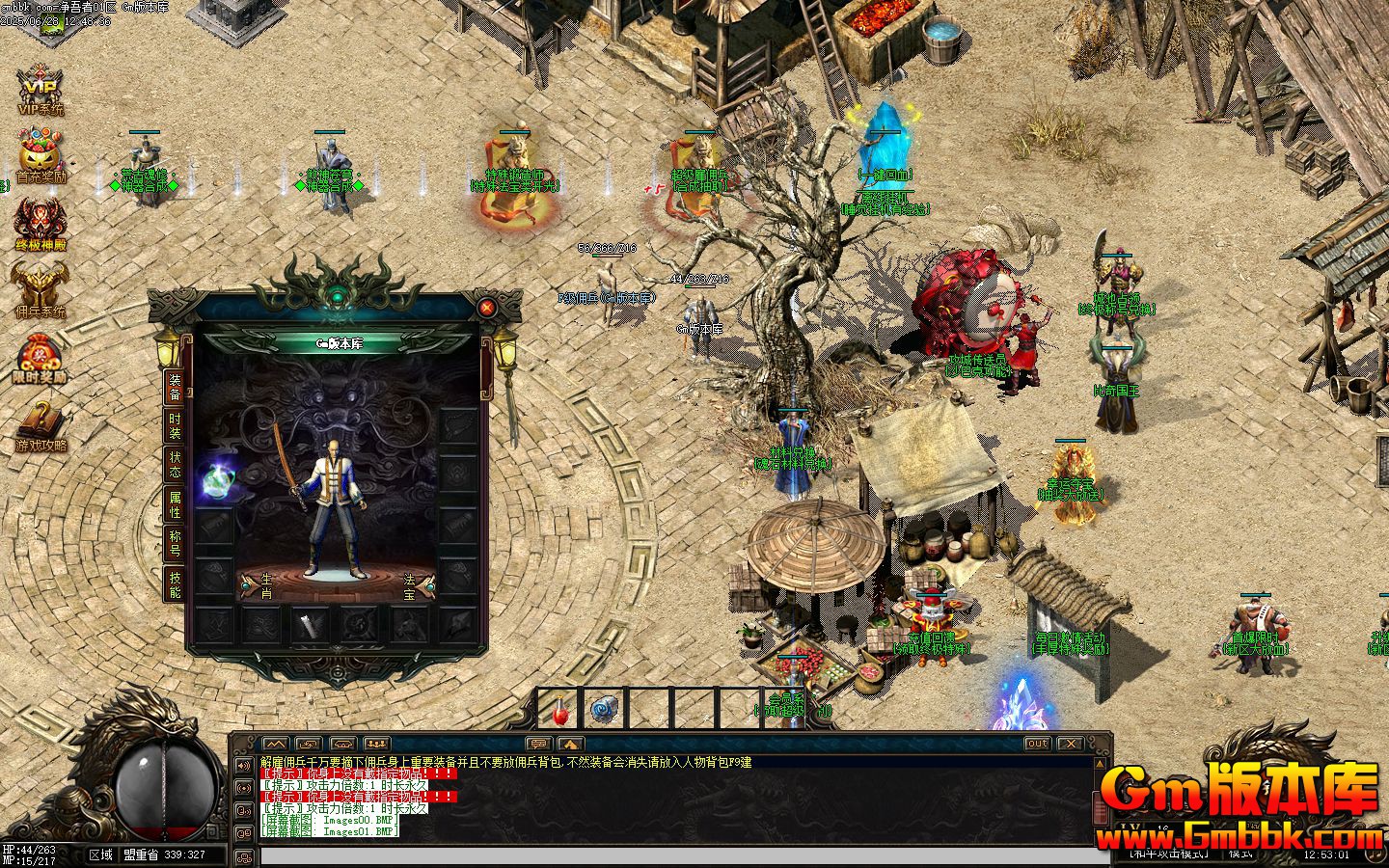Claim rewards via the 限时奖励 icon
Screen dimensions: 1389x868
pyautogui.click(x=41, y=357)
